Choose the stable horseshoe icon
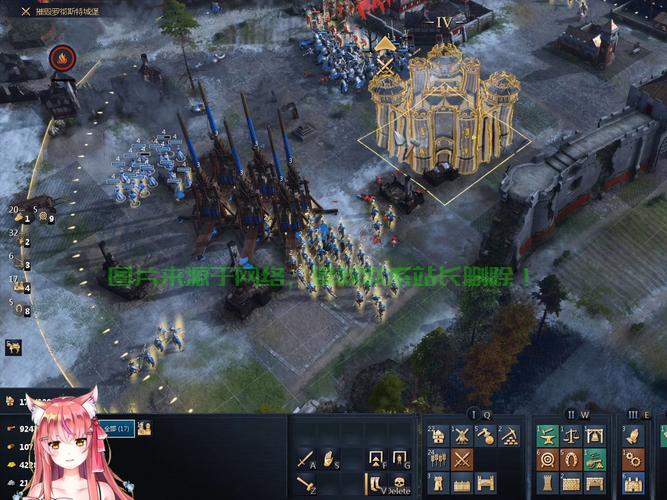 pyautogui.click(x=571, y=460)
